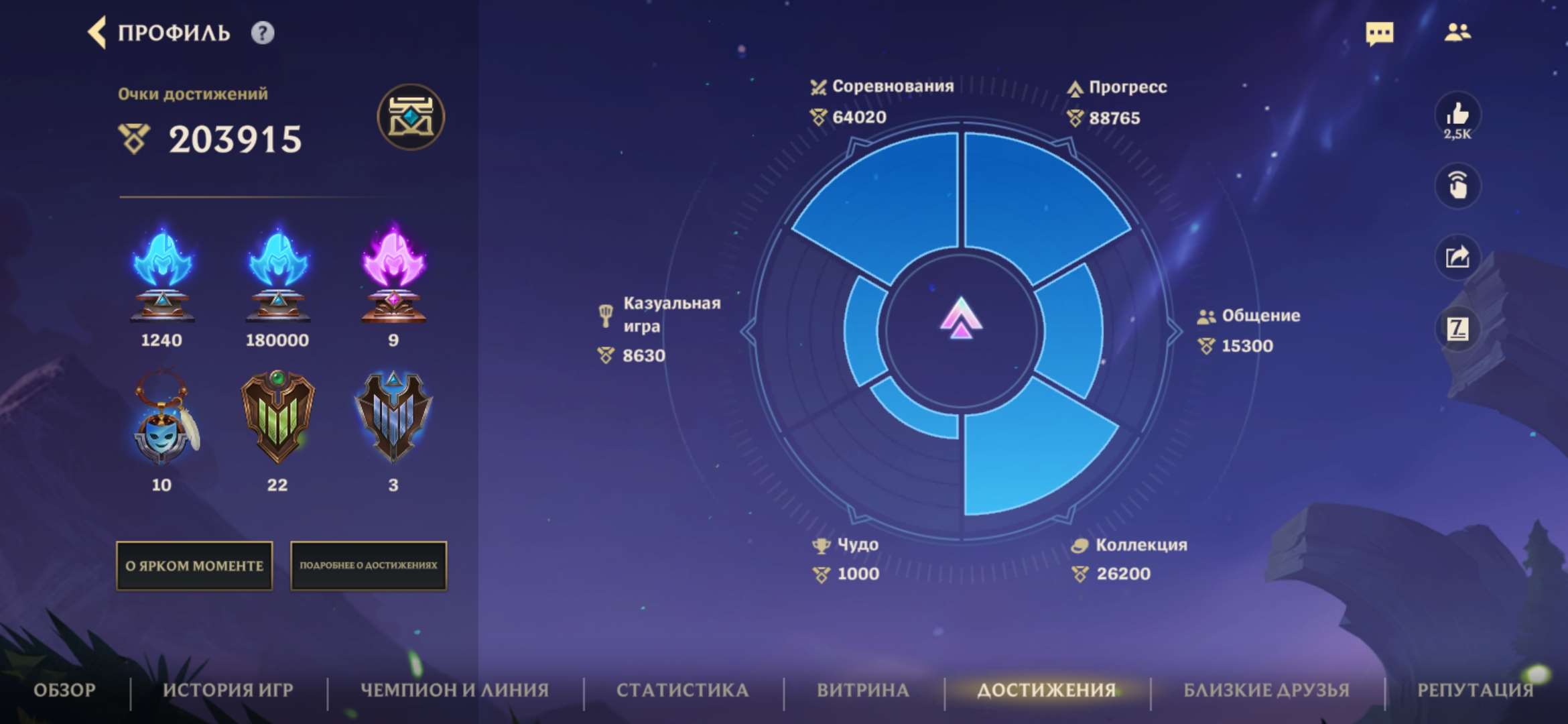
Task: Select the pink flame trophy with 9
Action: tap(393, 276)
